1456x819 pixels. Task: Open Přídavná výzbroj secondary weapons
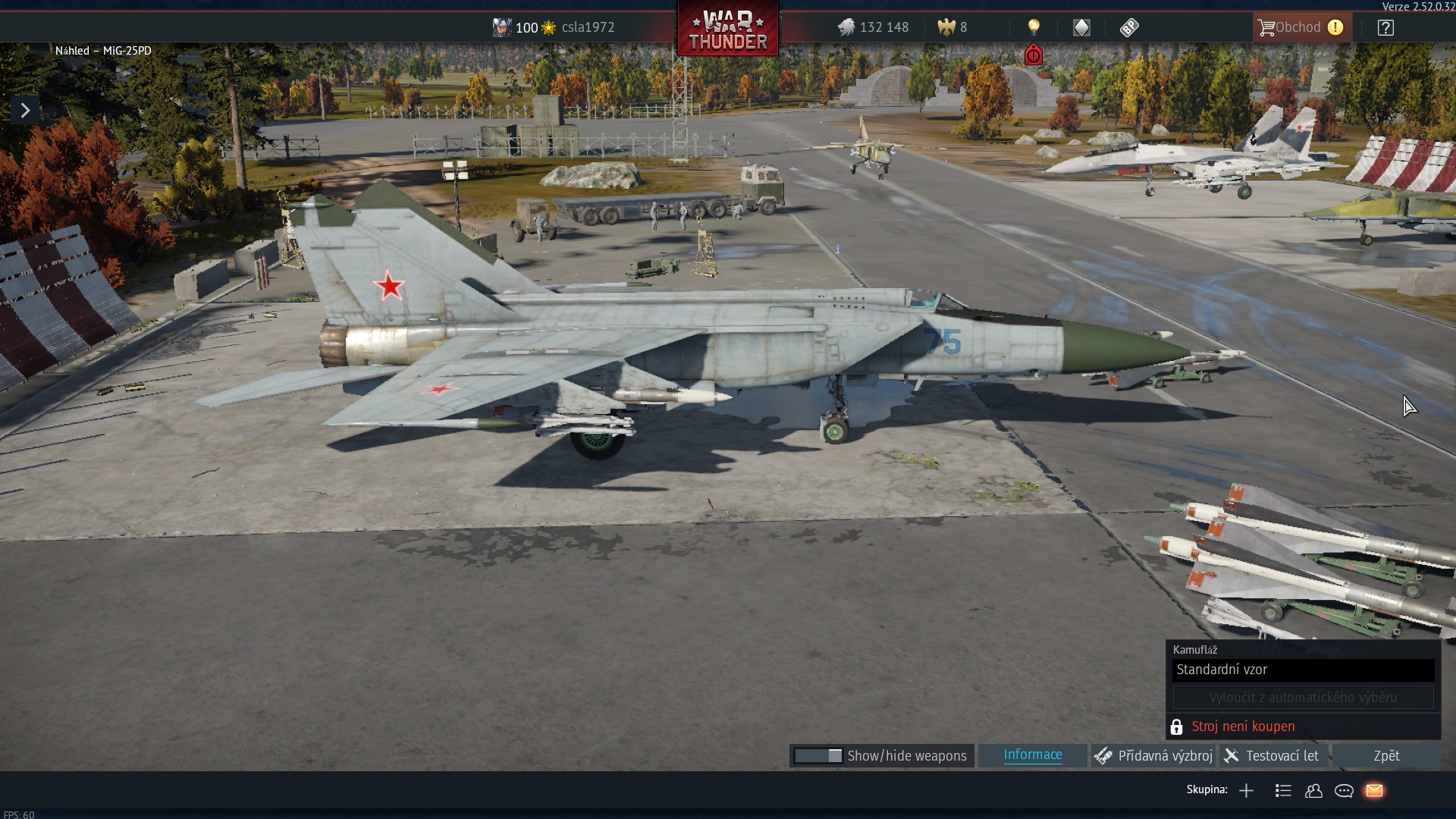tap(1154, 756)
